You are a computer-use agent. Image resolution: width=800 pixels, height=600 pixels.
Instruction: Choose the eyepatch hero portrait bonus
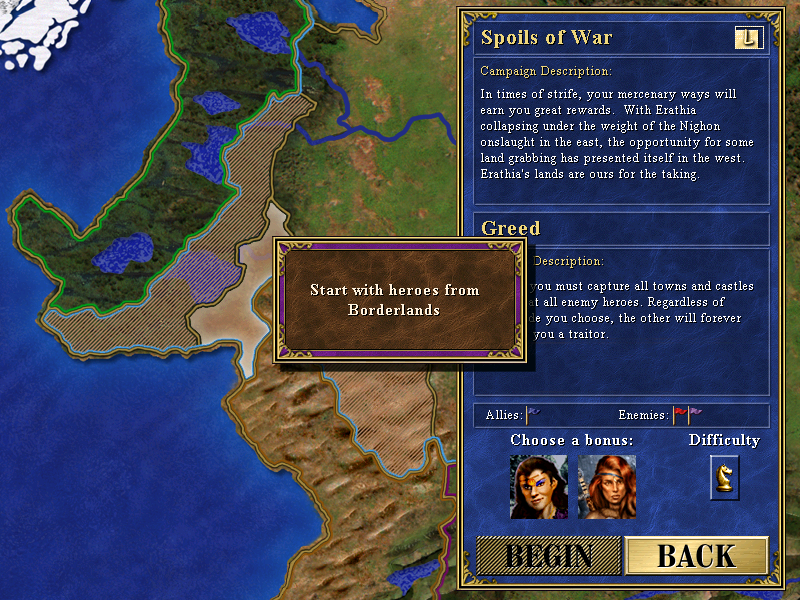click(539, 487)
